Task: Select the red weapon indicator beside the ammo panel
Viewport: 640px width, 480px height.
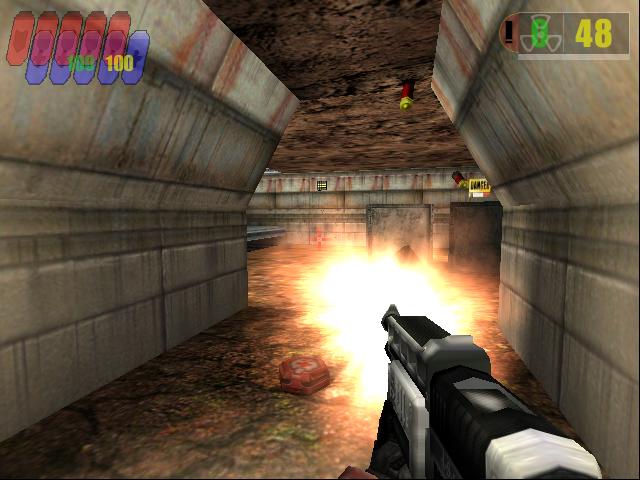Action: pos(510,33)
